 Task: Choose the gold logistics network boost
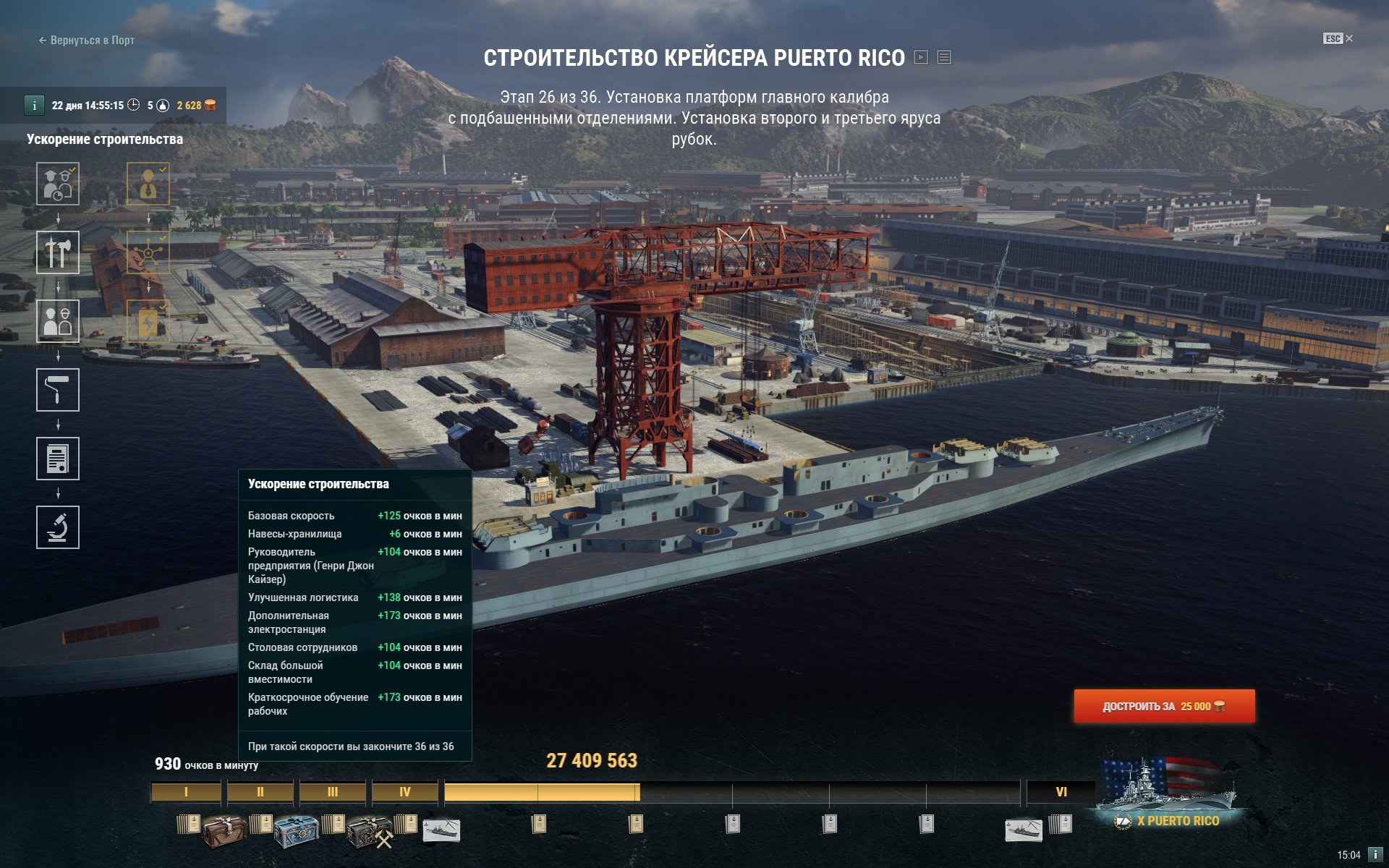[x=148, y=252]
